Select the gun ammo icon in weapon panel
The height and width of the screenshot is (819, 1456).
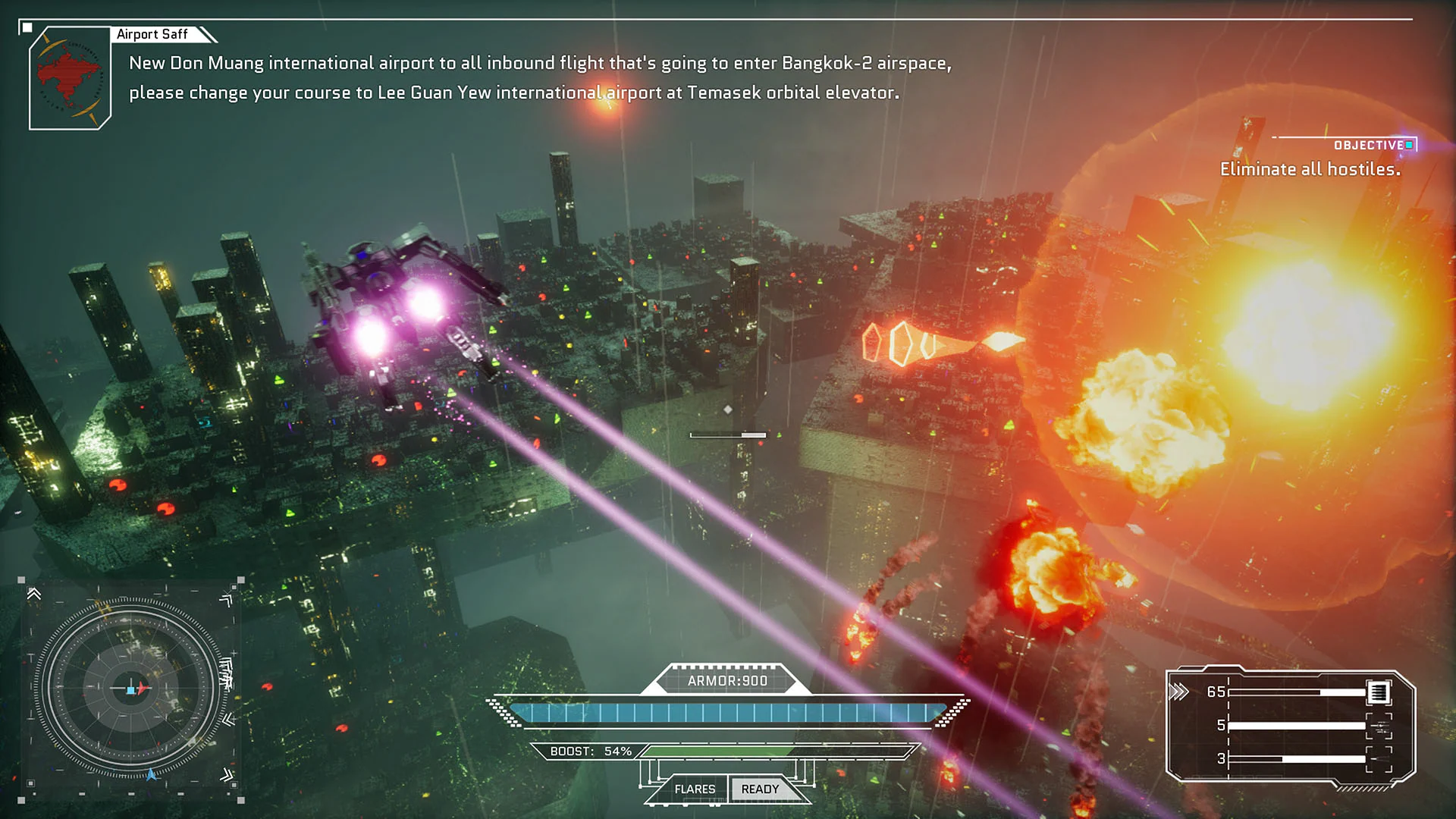tap(1378, 692)
